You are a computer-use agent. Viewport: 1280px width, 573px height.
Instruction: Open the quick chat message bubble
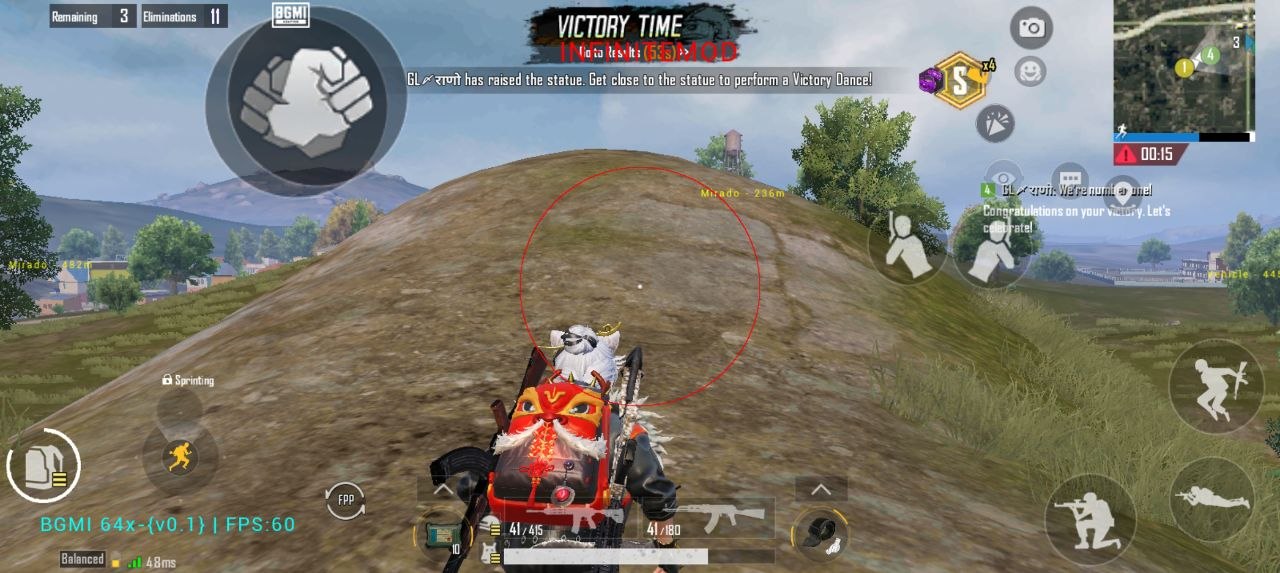pyautogui.click(x=1069, y=179)
